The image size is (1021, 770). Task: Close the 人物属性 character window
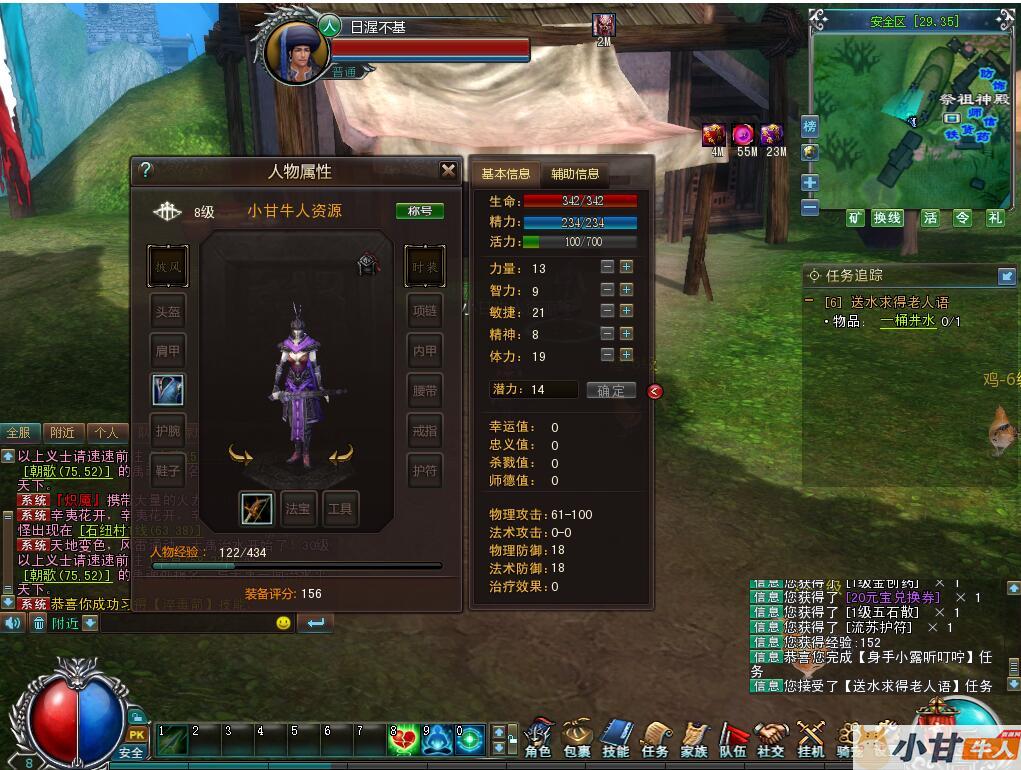(x=448, y=171)
